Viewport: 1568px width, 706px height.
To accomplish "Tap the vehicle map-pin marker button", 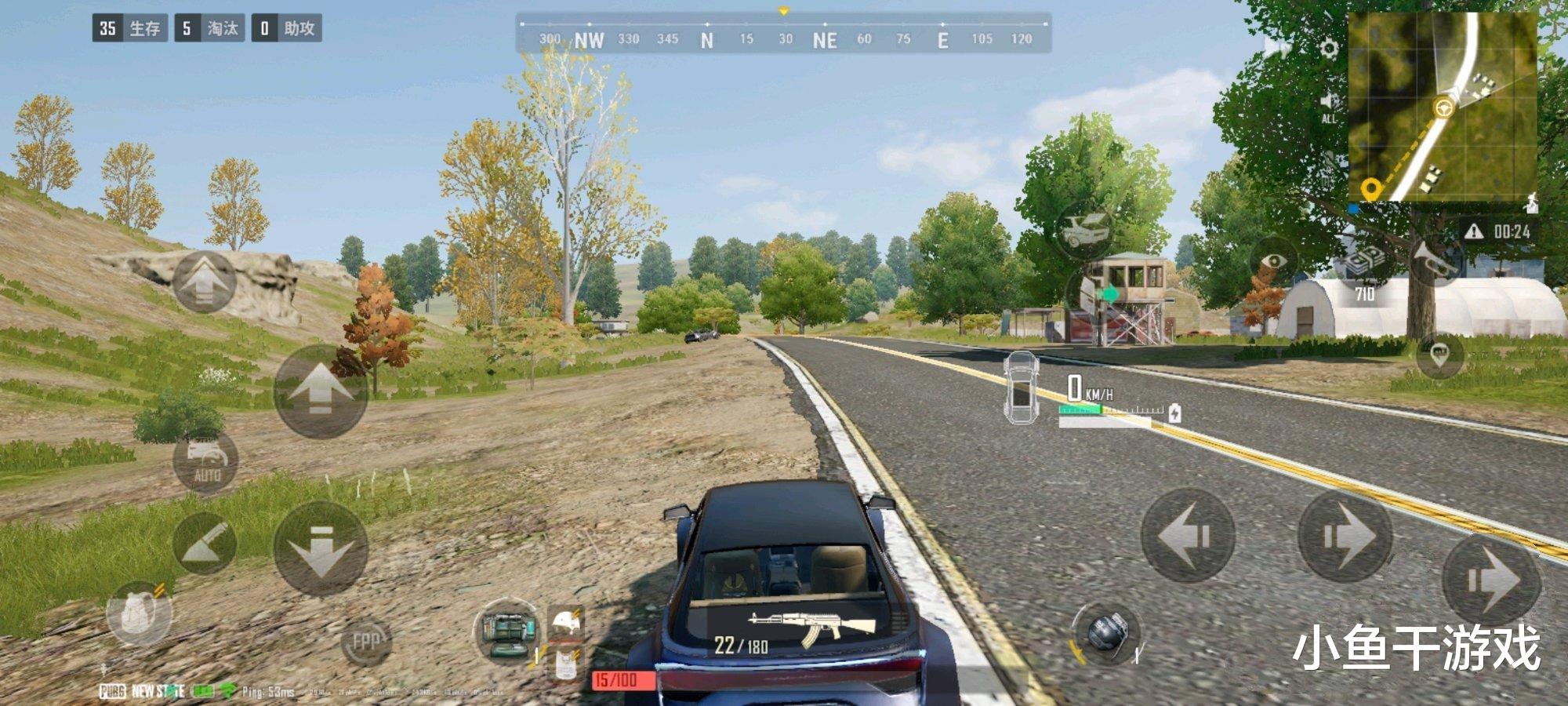I will pyautogui.click(x=1439, y=355).
